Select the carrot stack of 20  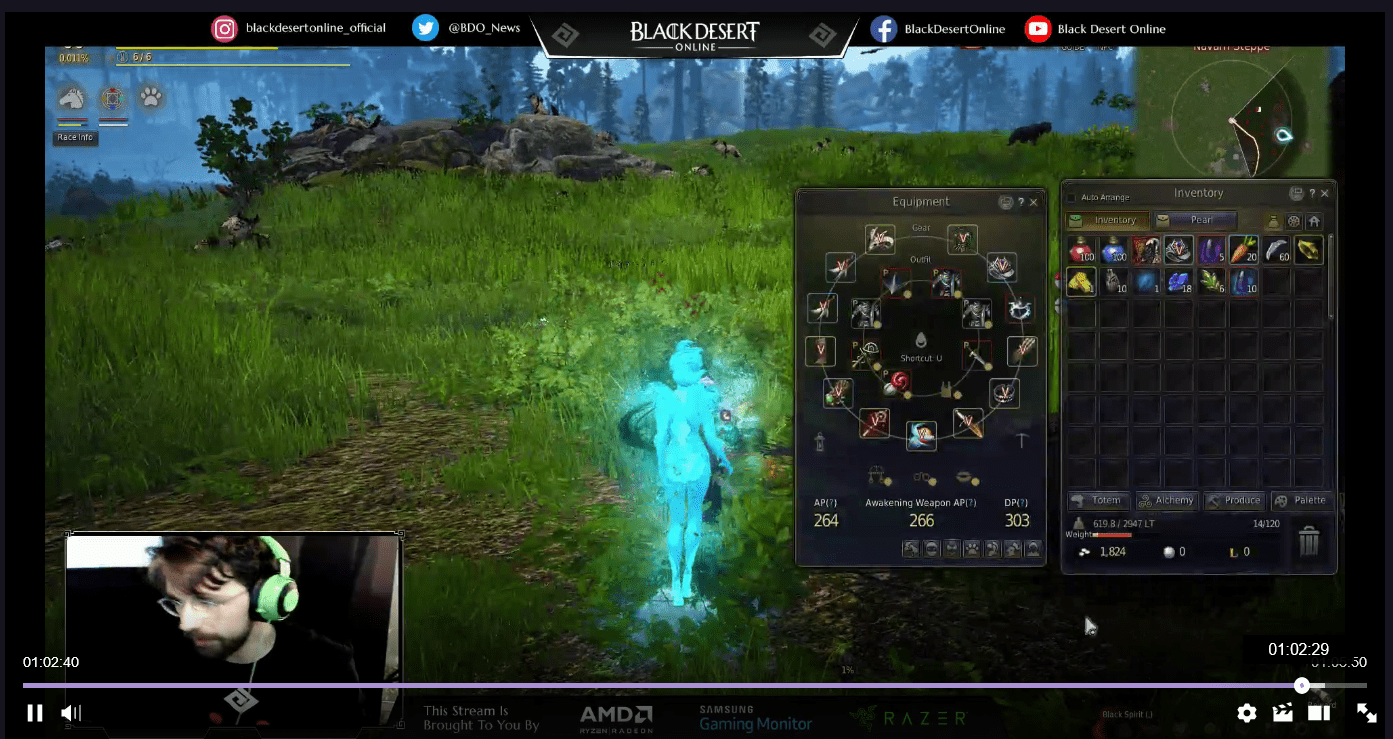click(x=1243, y=249)
